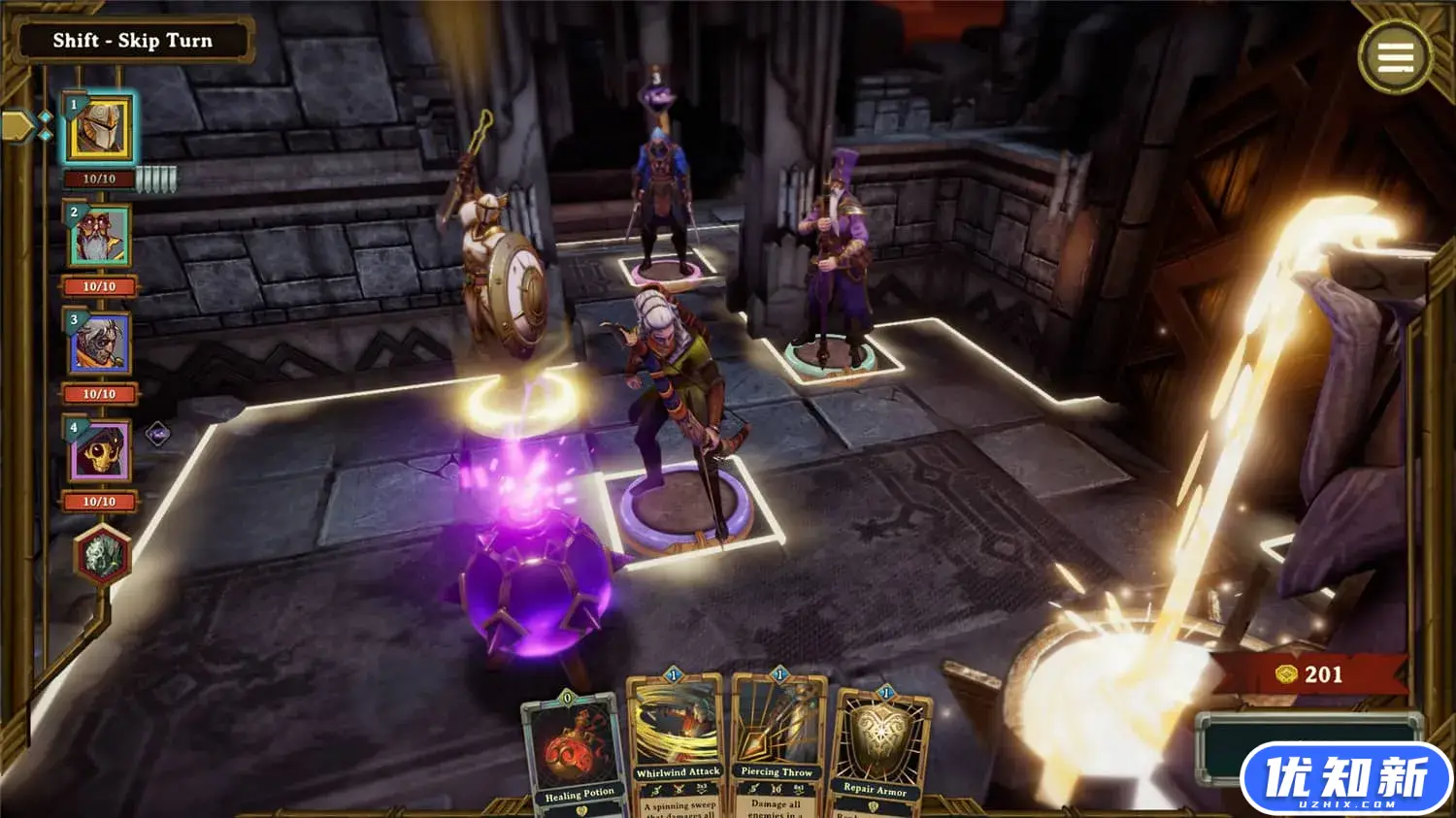The height and width of the screenshot is (818, 1456).
Task: Choose the white-haired ranger portrait
Action: (99, 344)
